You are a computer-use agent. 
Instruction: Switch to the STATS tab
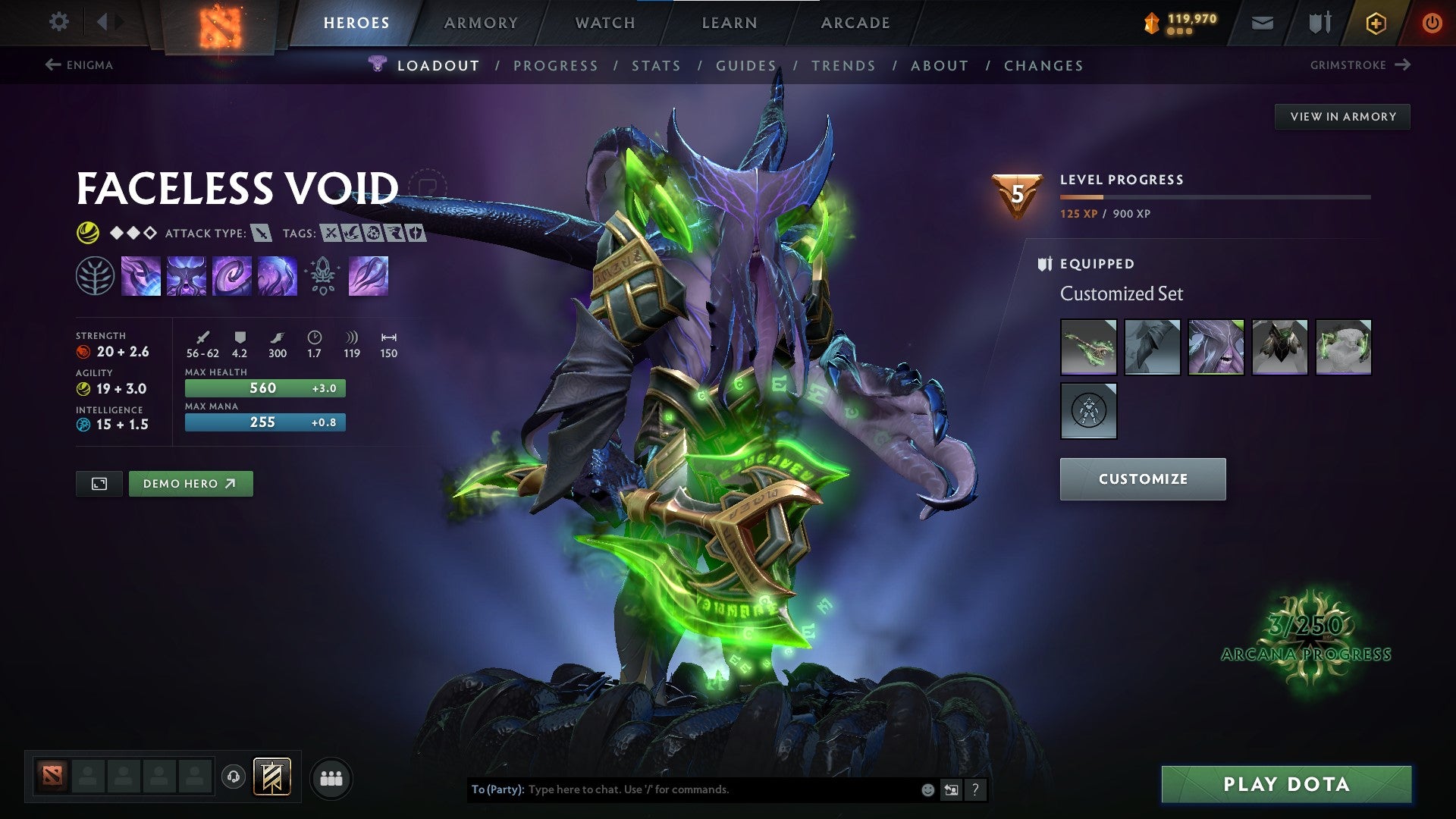pos(657,66)
